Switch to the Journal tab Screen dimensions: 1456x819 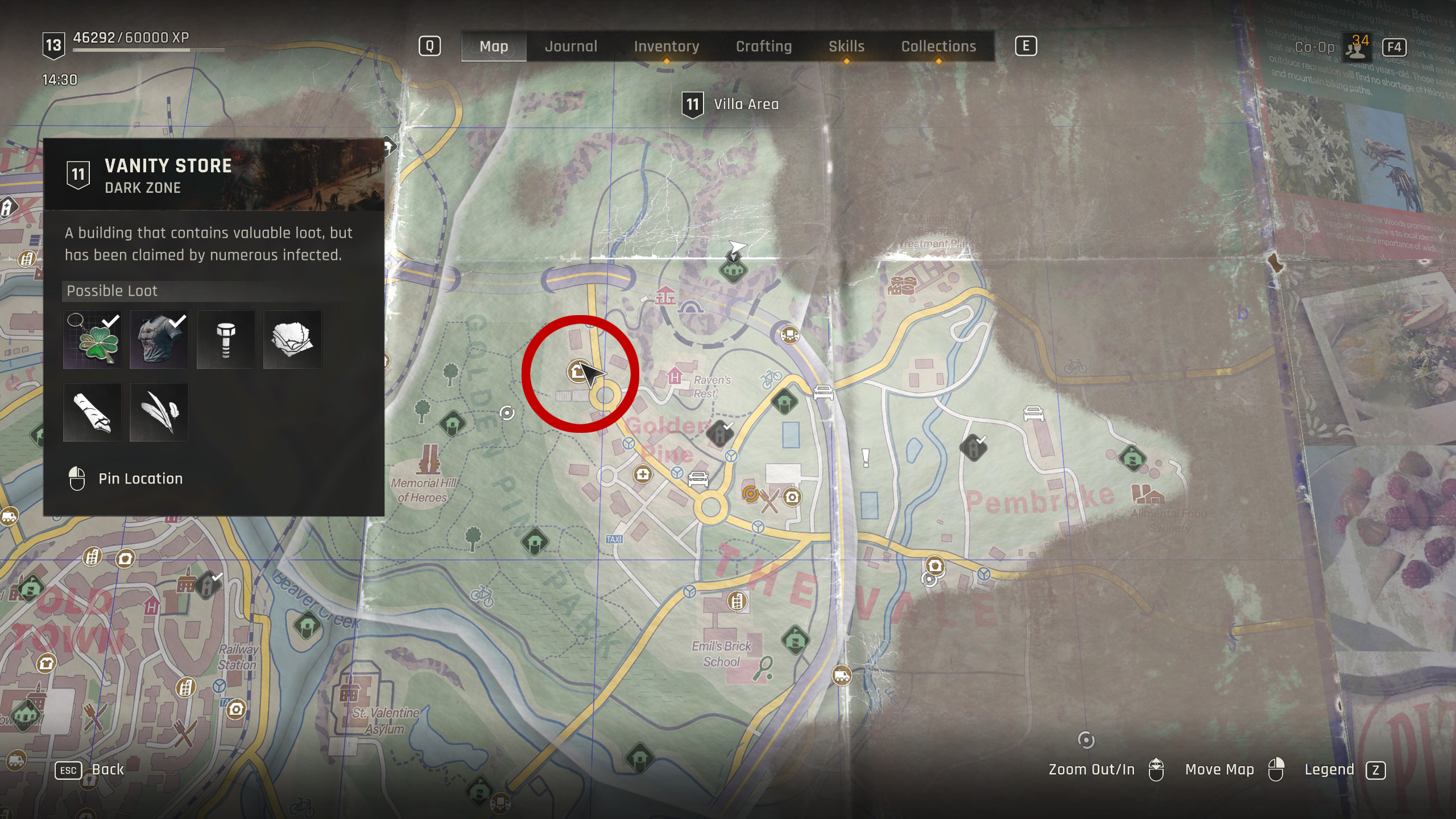coord(571,46)
